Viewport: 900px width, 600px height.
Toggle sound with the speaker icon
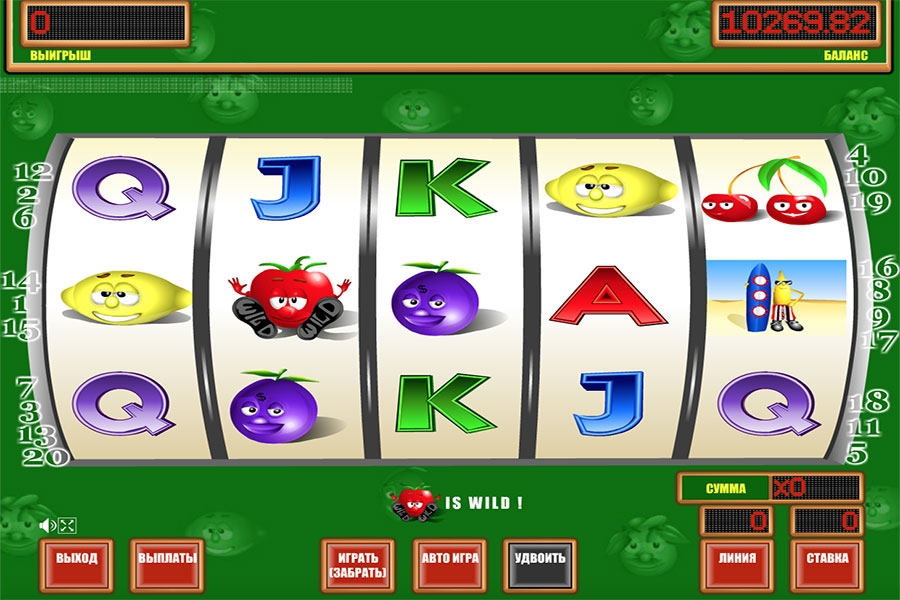pyautogui.click(x=46, y=525)
